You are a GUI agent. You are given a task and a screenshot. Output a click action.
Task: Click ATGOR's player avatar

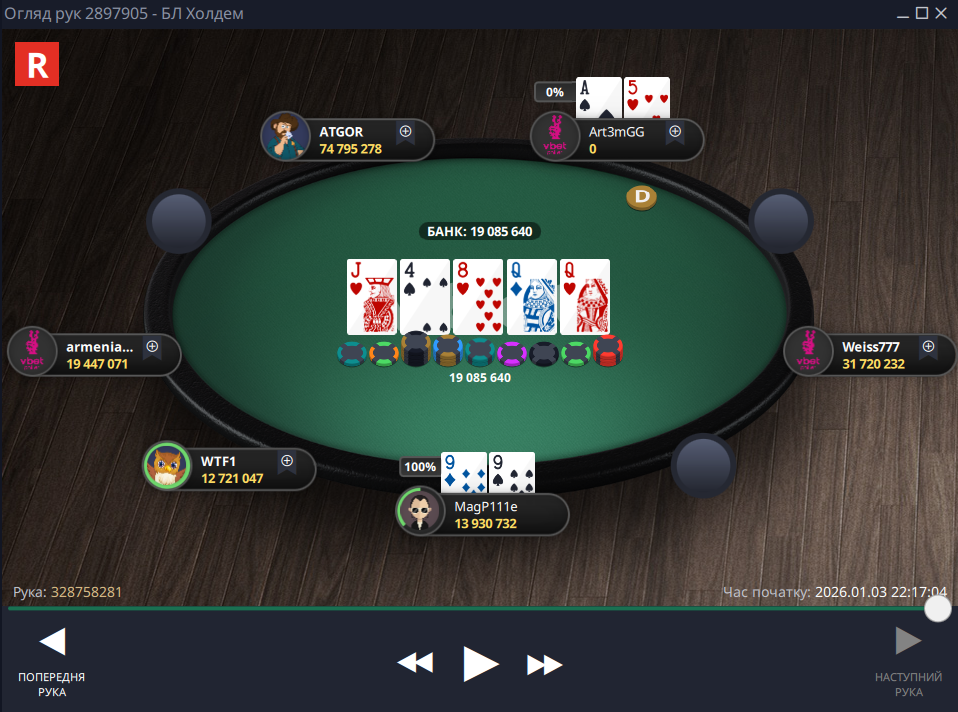(x=285, y=136)
